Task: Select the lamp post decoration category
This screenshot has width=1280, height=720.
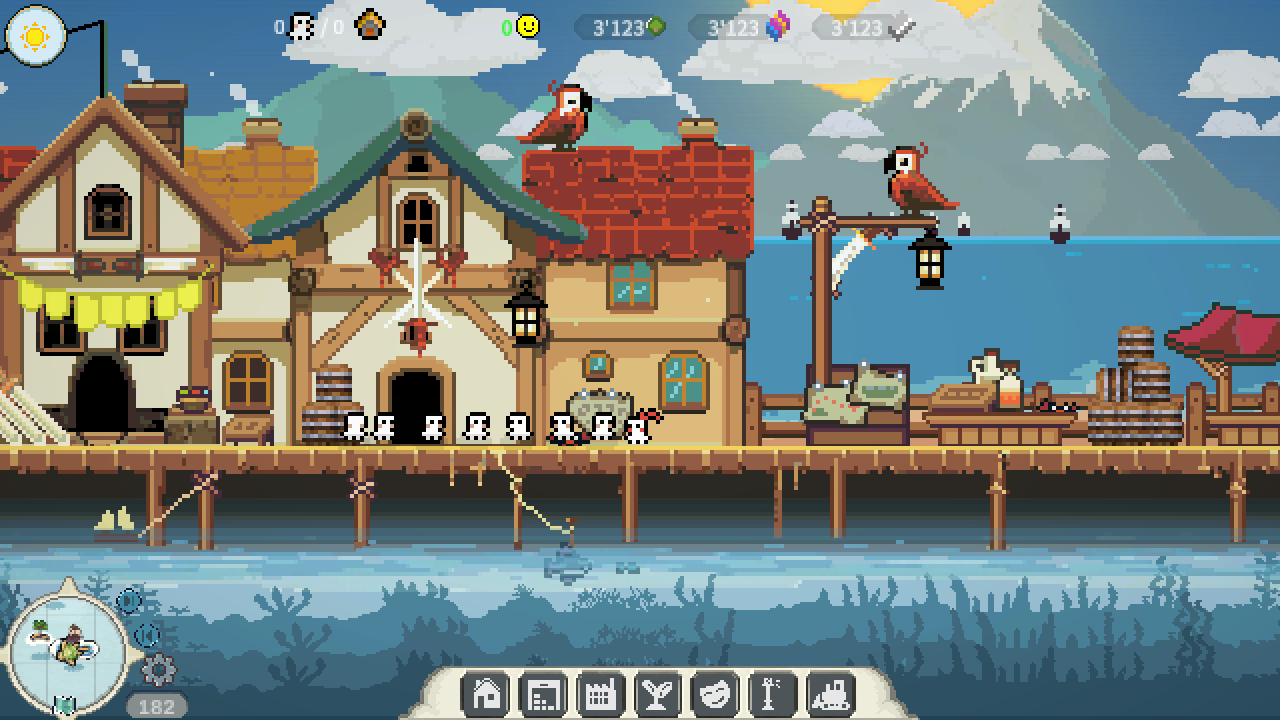Action: (772, 693)
